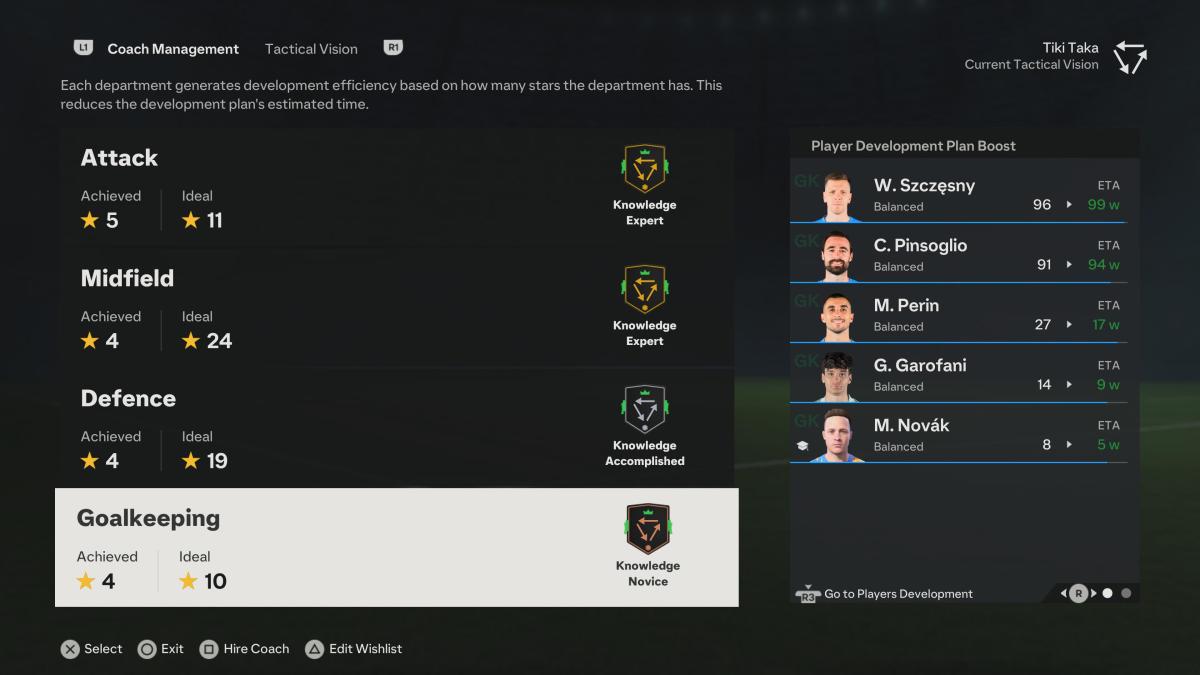Switch to the Tactical Vision tab
This screenshot has height=675, width=1200.
pos(311,48)
